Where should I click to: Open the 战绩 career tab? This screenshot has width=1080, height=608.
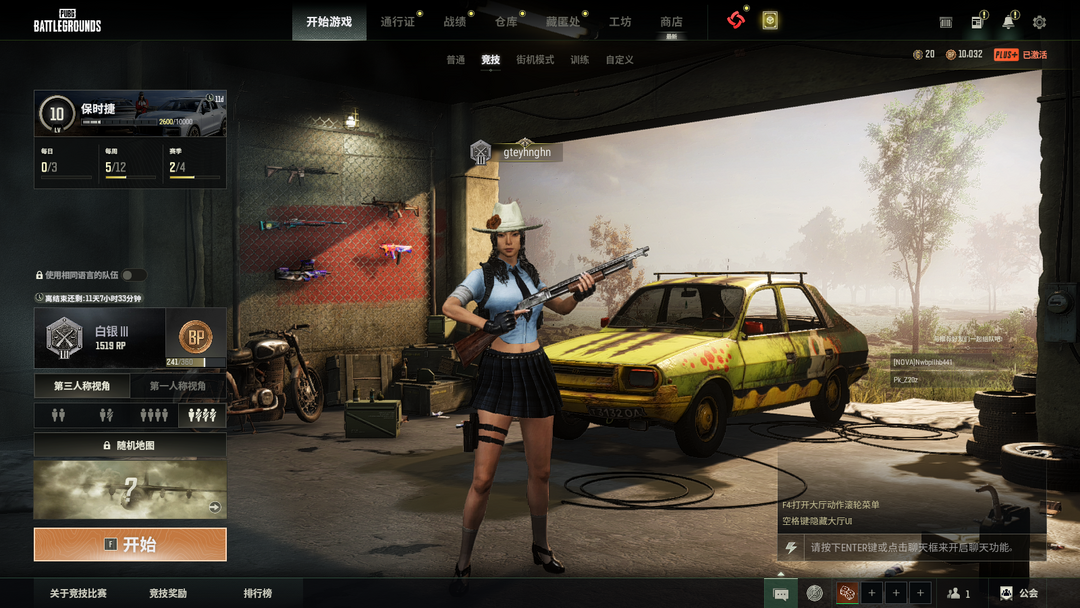tap(455, 22)
